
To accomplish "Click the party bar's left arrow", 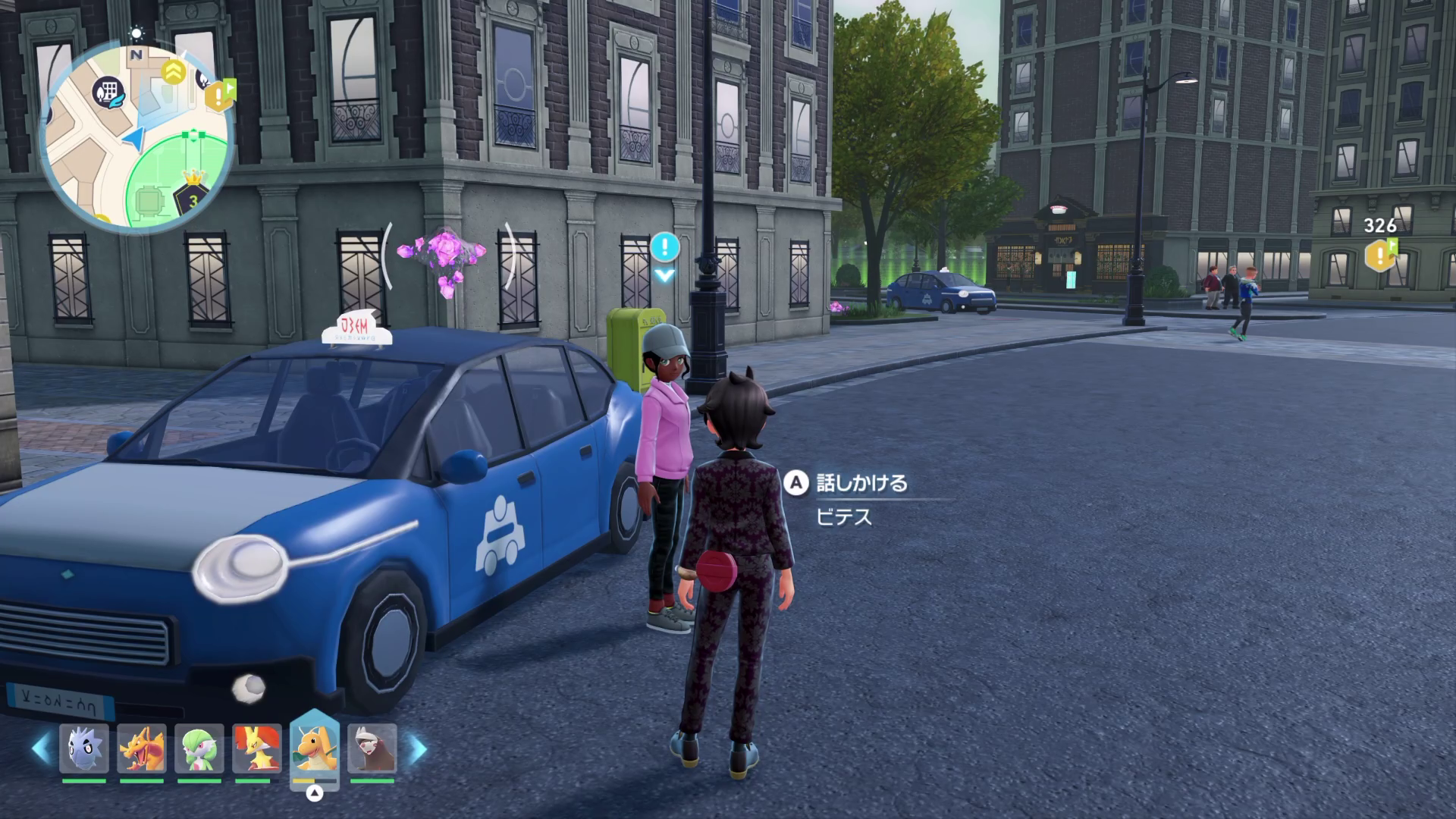I will coord(40,748).
